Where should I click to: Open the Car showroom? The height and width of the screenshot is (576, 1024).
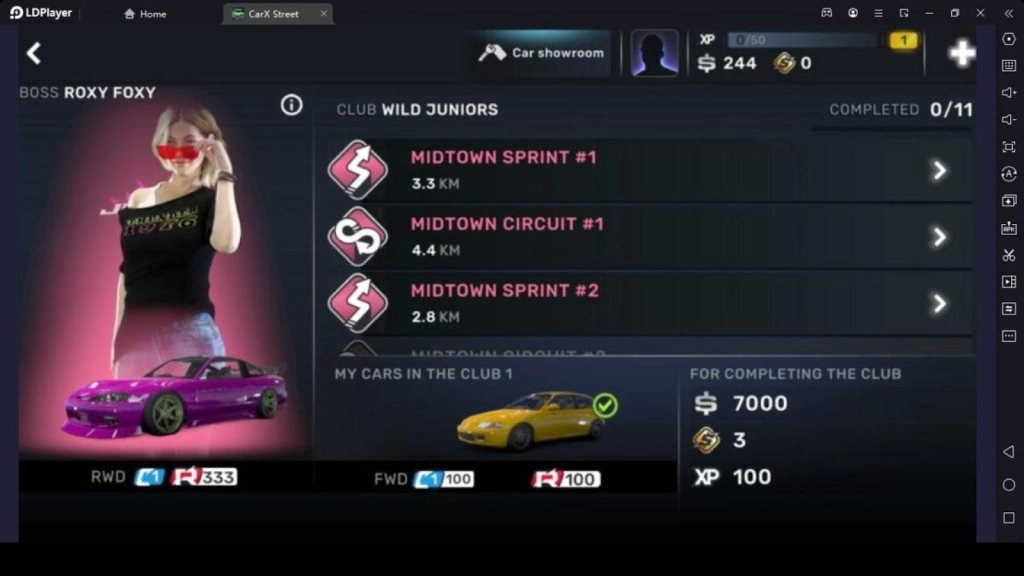(542, 53)
